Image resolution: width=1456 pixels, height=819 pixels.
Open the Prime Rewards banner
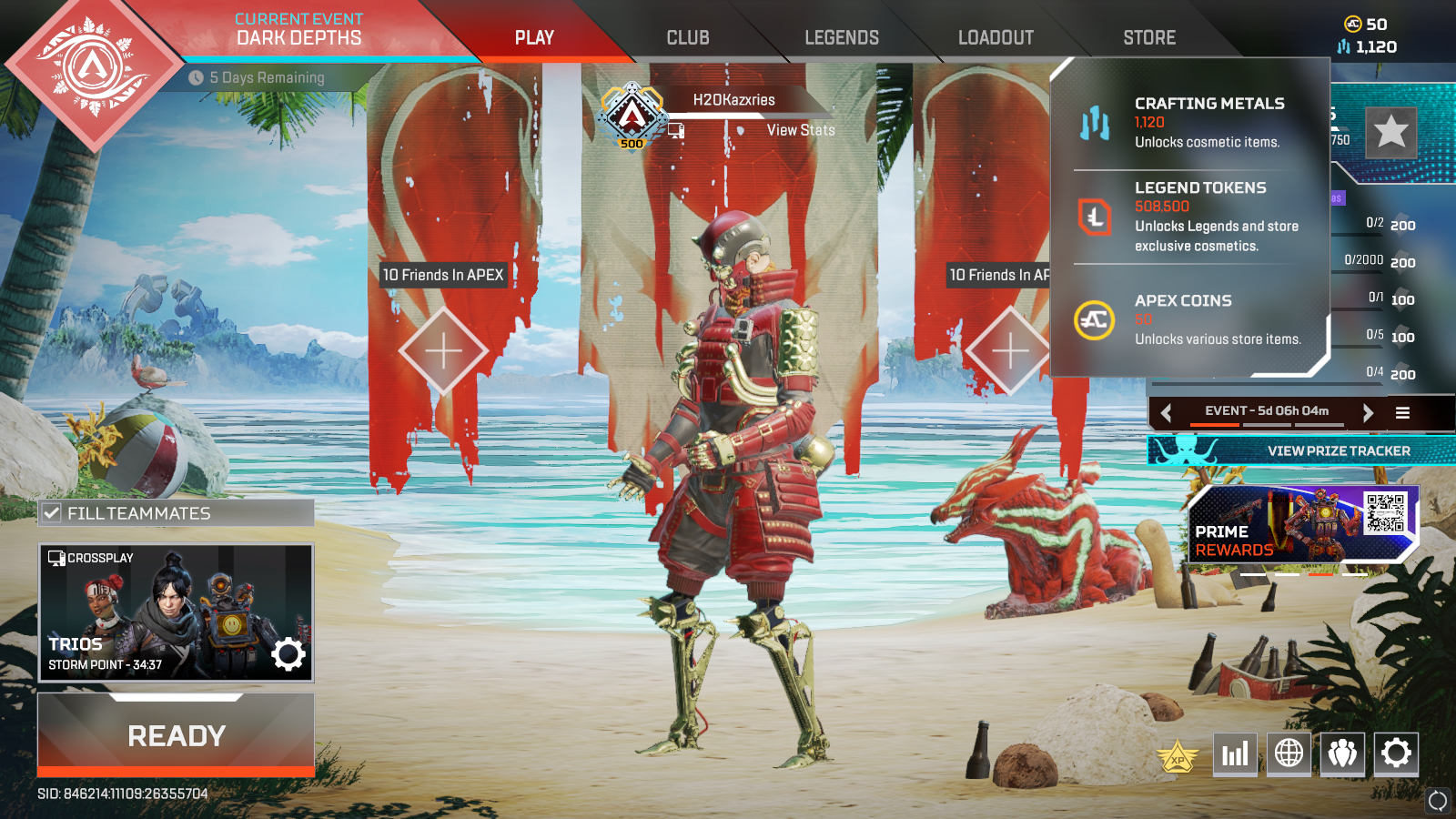1303,524
